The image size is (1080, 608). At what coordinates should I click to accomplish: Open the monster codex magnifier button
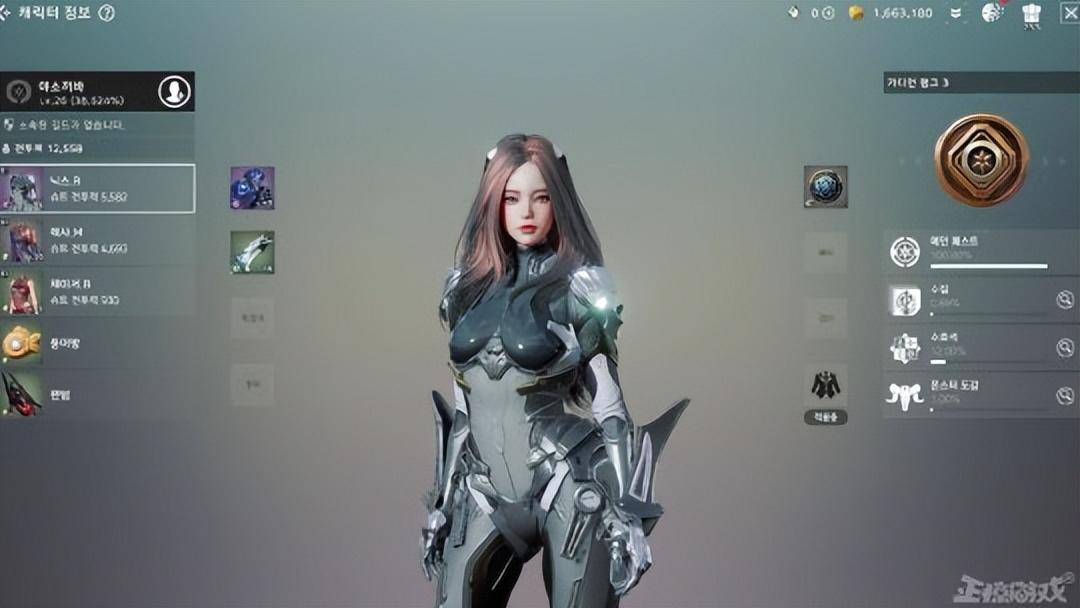(x=1065, y=396)
